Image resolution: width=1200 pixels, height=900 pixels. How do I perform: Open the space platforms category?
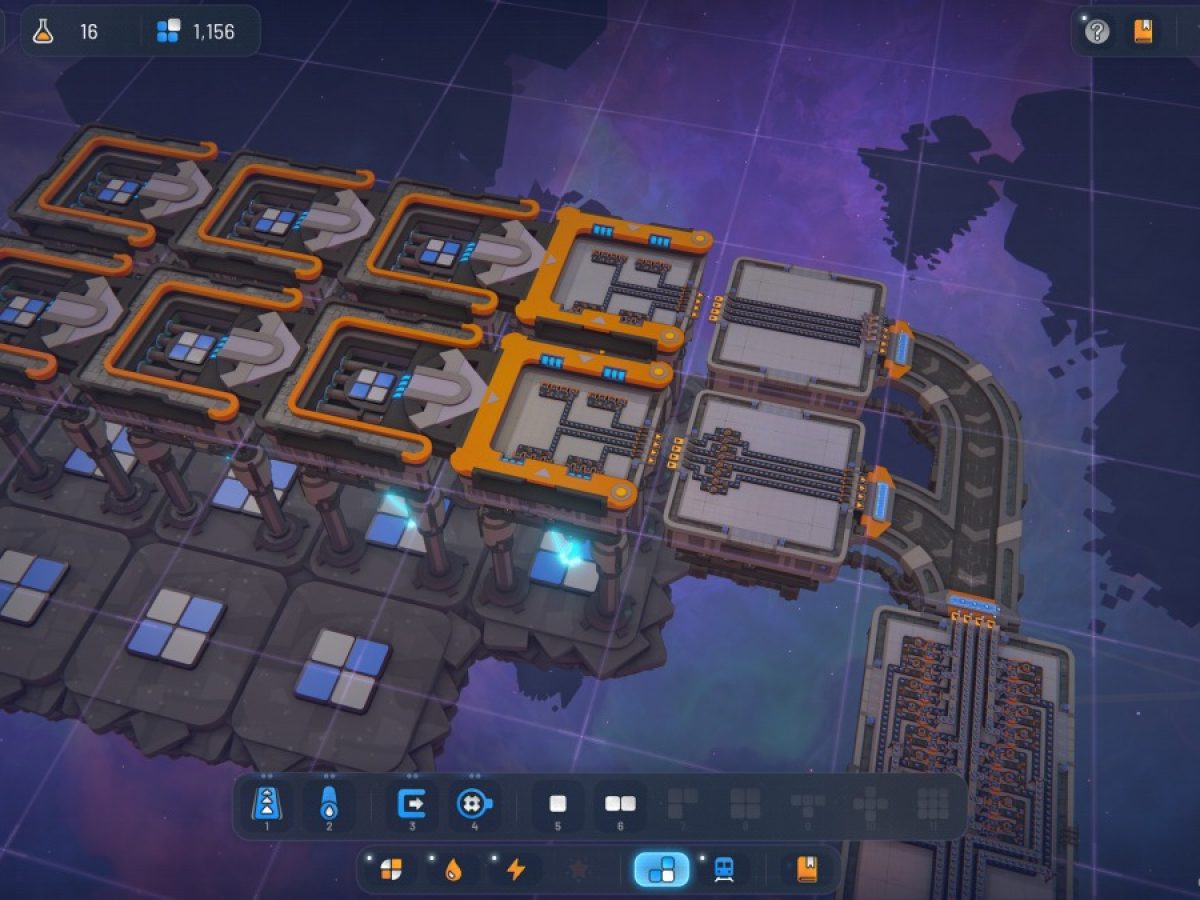(661, 869)
